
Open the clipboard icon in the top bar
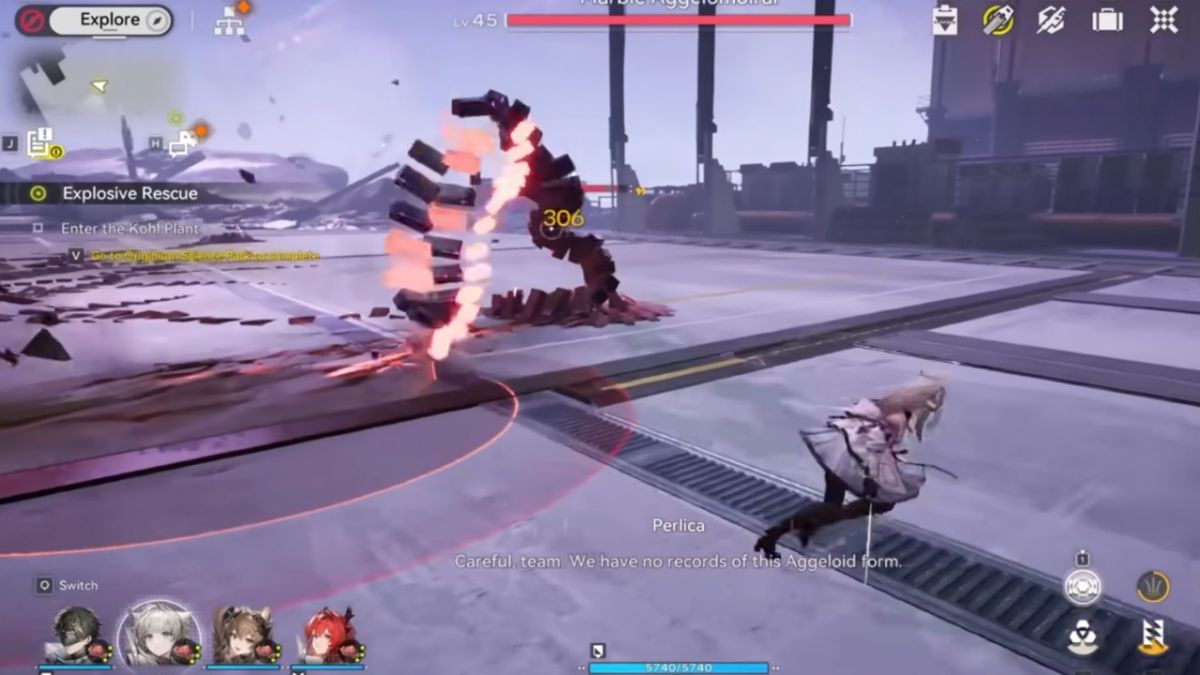pyautogui.click(x=944, y=20)
